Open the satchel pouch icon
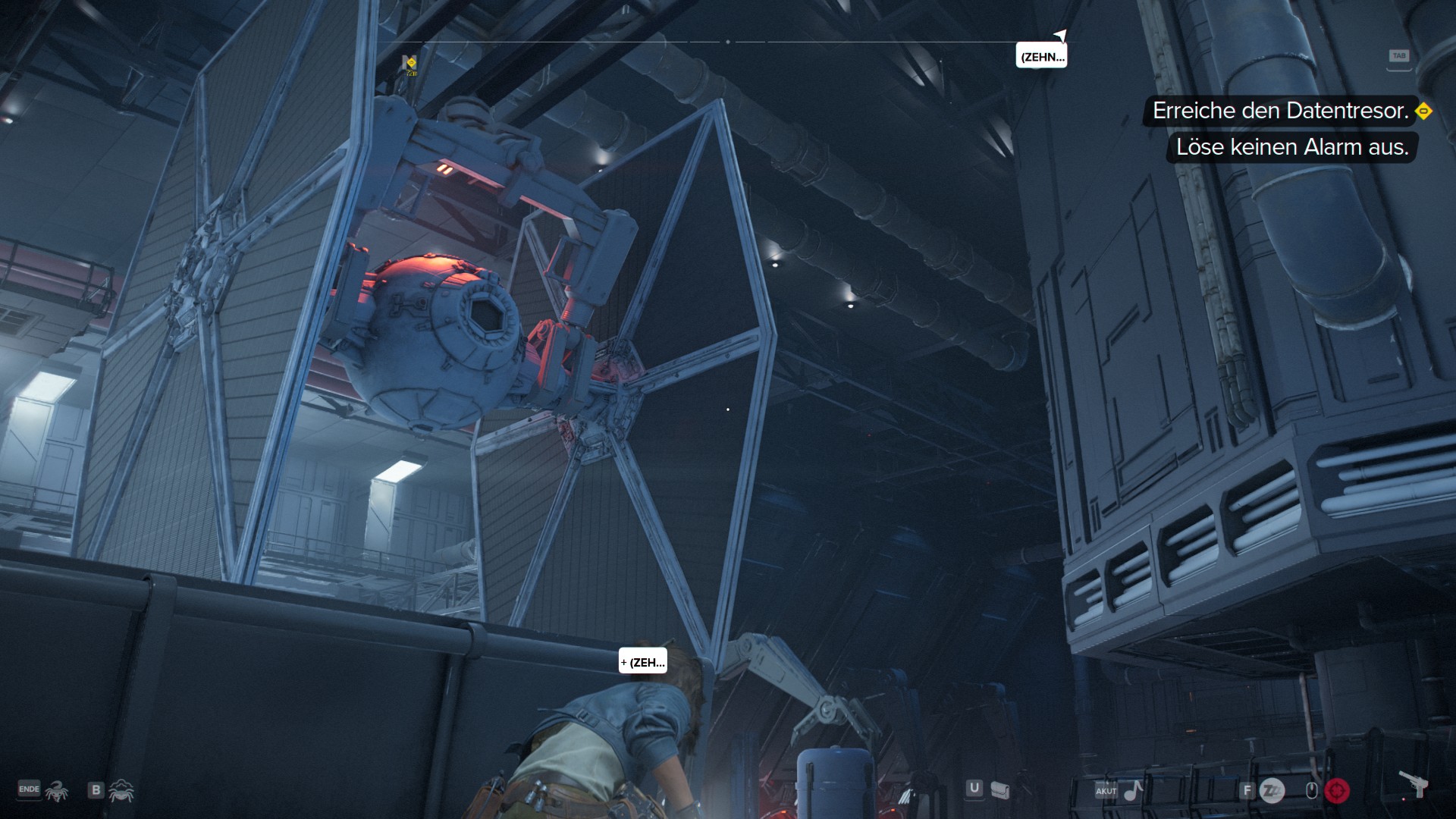 click(1000, 791)
